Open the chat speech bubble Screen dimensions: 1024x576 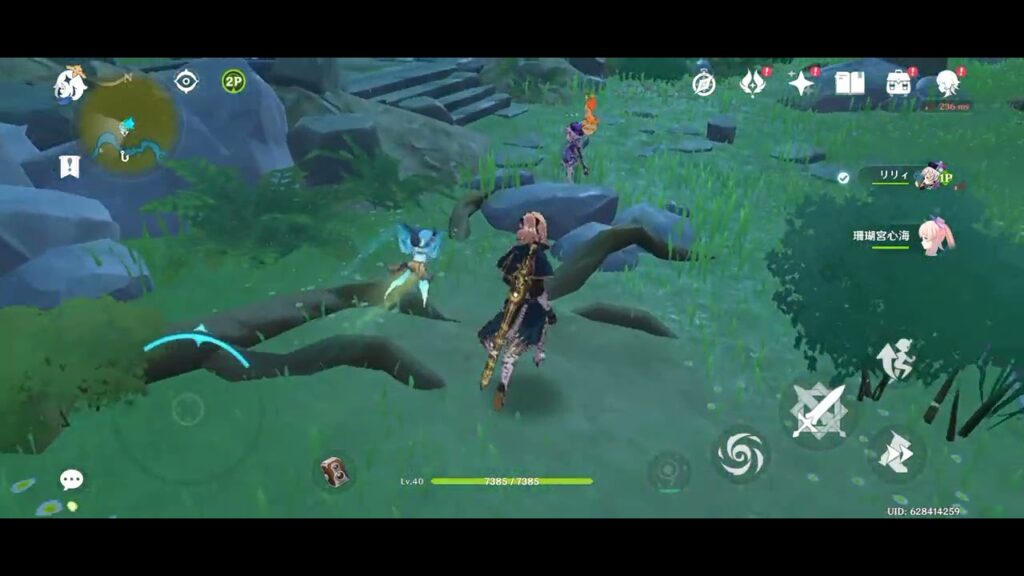71,480
